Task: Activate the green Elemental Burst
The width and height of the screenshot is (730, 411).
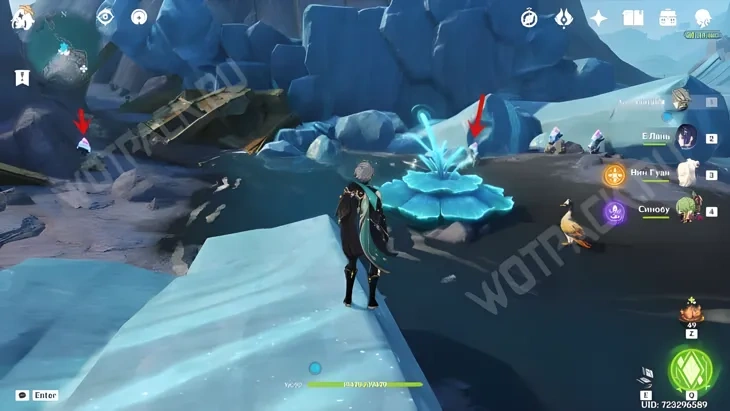Action: click(x=689, y=371)
